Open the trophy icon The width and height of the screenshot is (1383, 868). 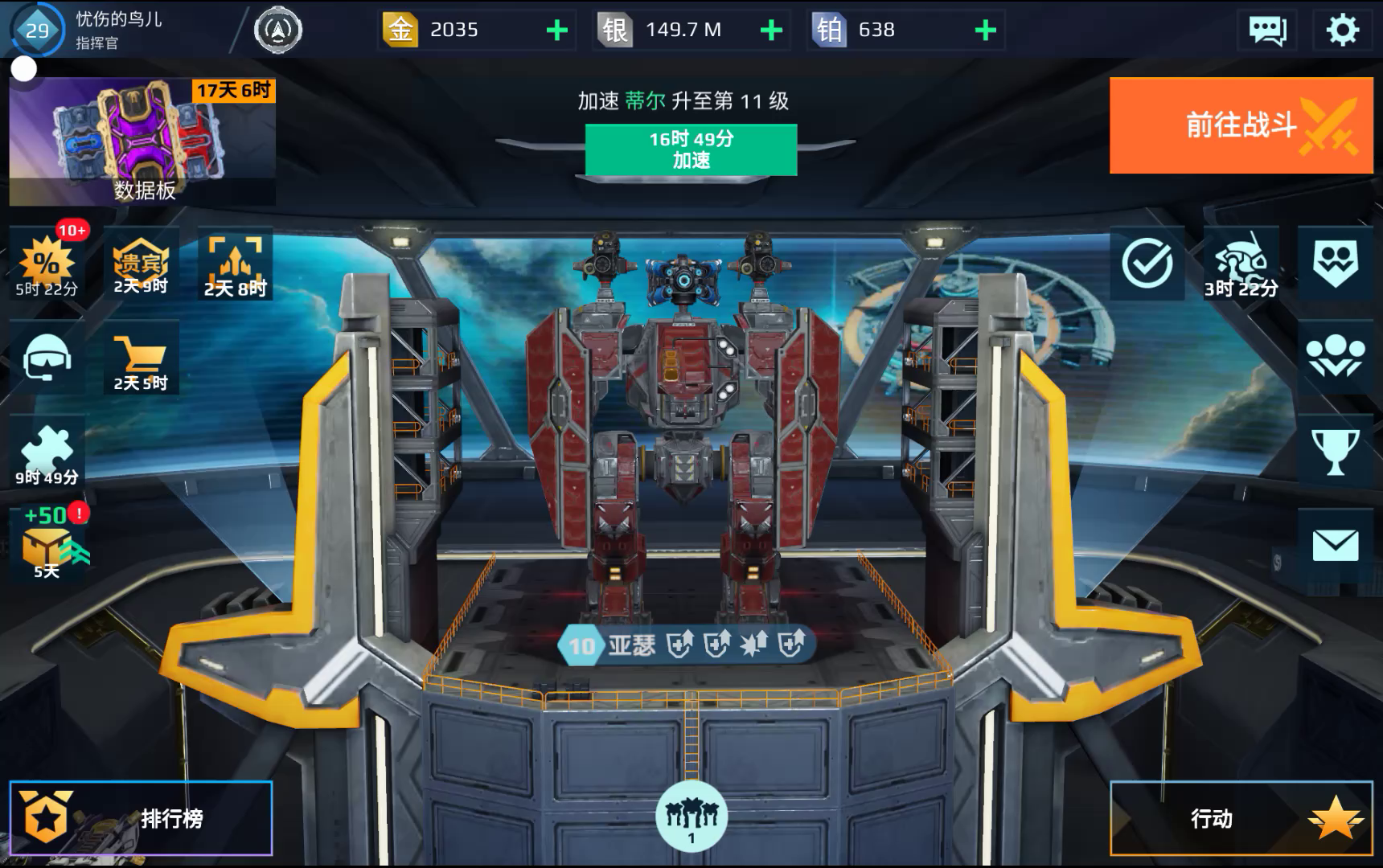click(x=1335, y=452)
